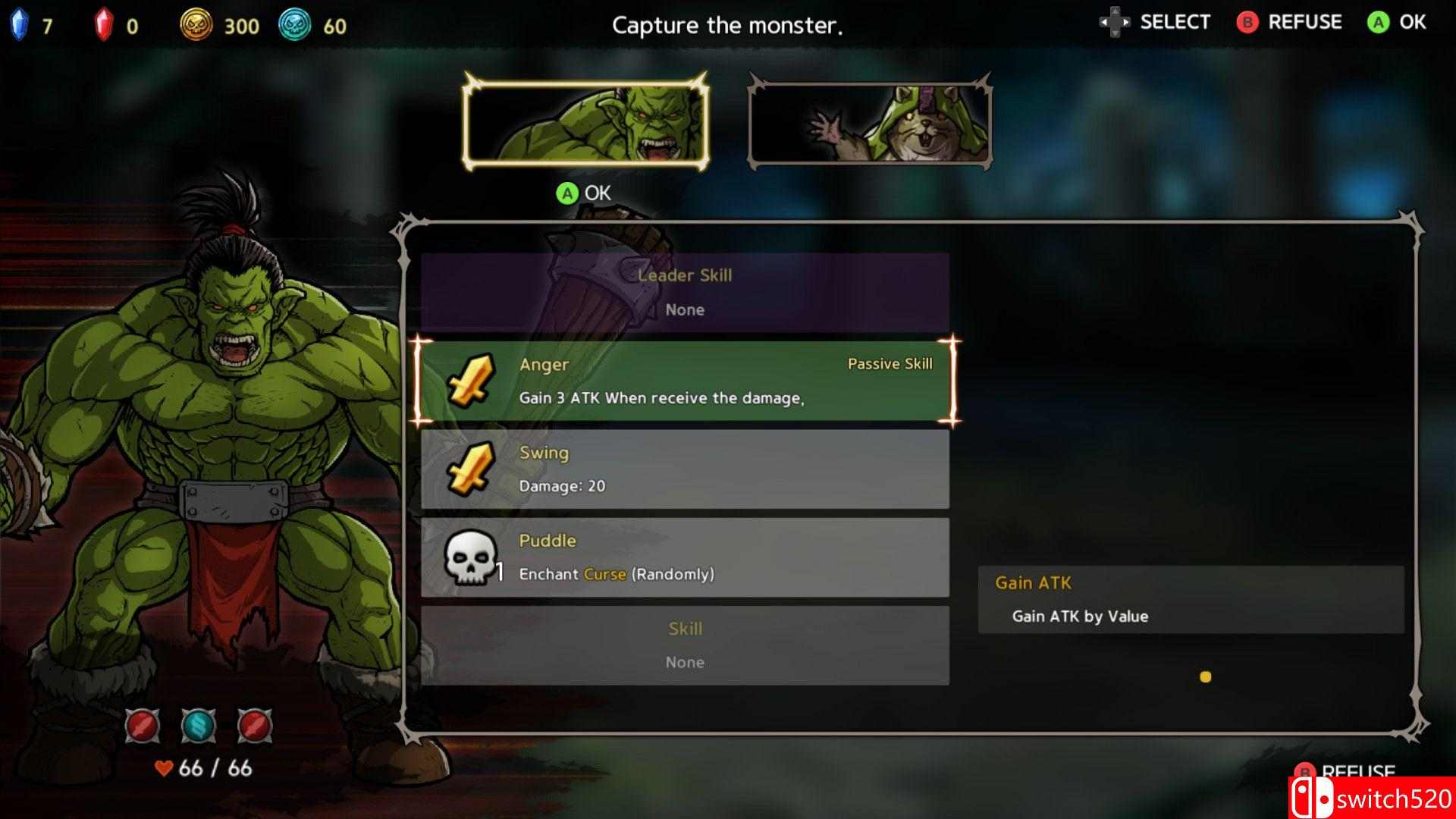
Task: Highlight the Swing skill row
Action: [684, 469]
